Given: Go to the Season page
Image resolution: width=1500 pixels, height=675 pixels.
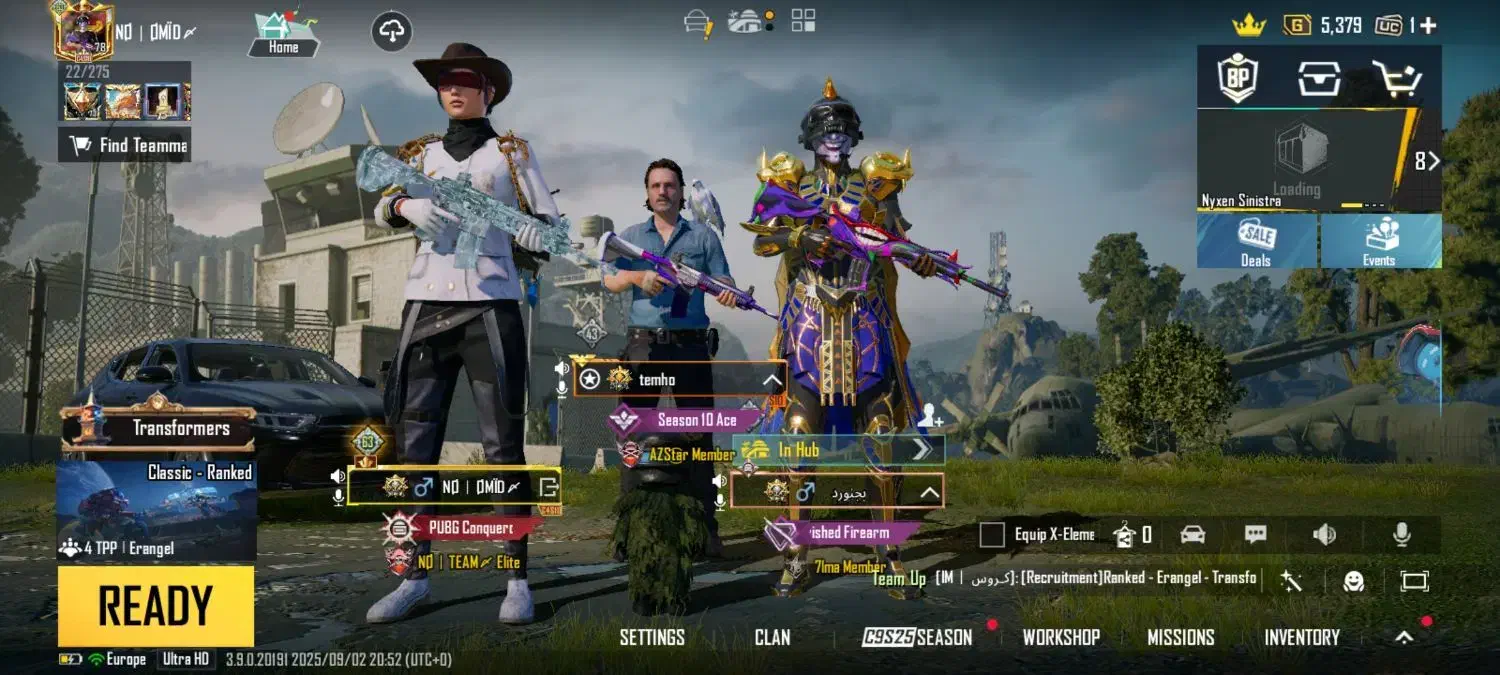Looking at the screenshot, I should (918, 637).
